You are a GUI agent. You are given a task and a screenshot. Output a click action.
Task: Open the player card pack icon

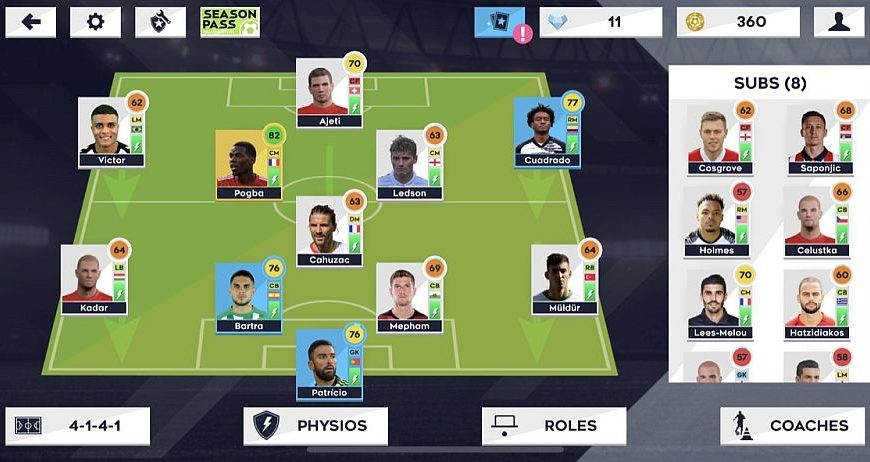click(x=499, y=22)
